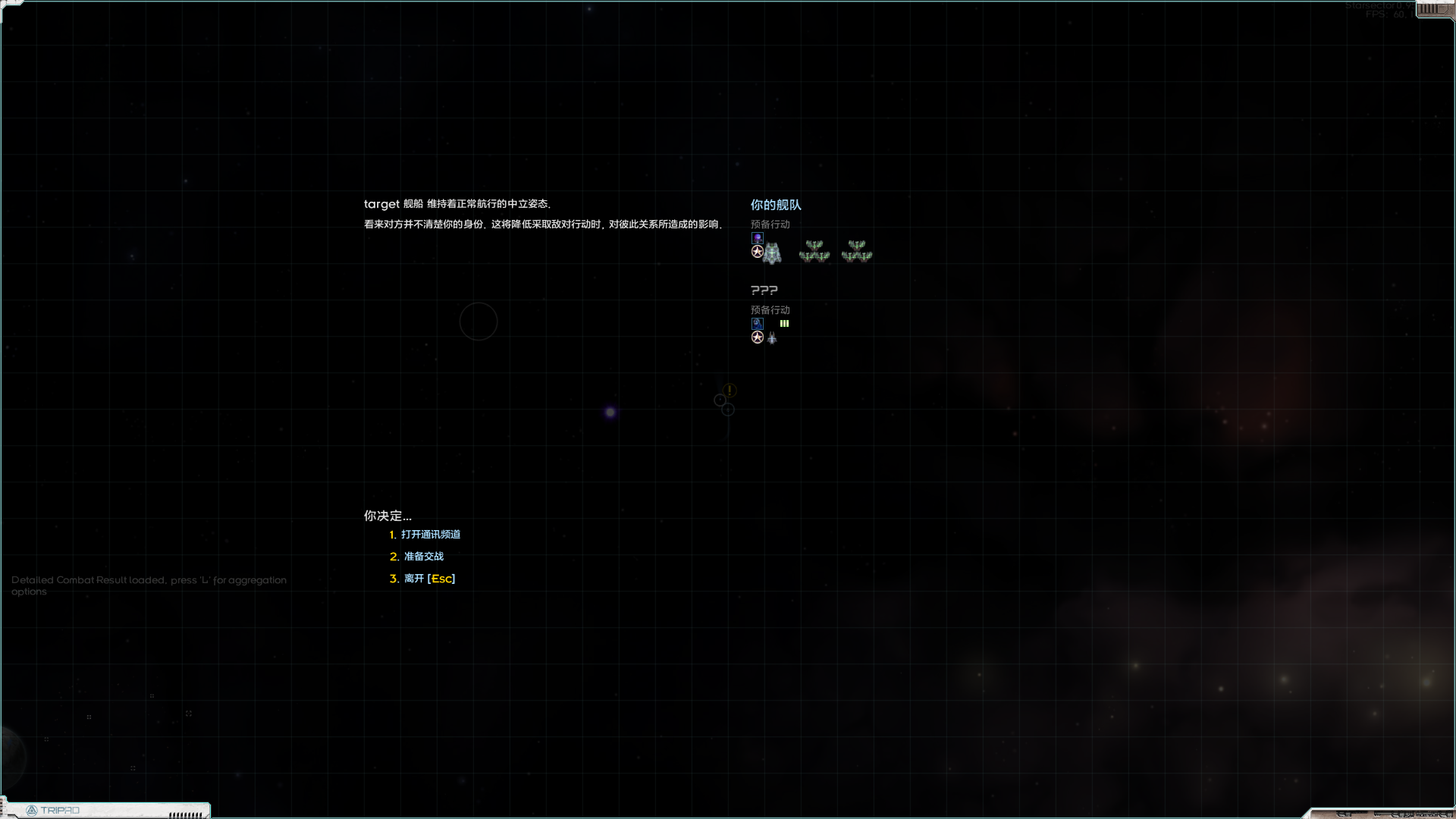Click the 你的舰队 fleet panel header
The image size is (1456, 819).
(775, 205)
